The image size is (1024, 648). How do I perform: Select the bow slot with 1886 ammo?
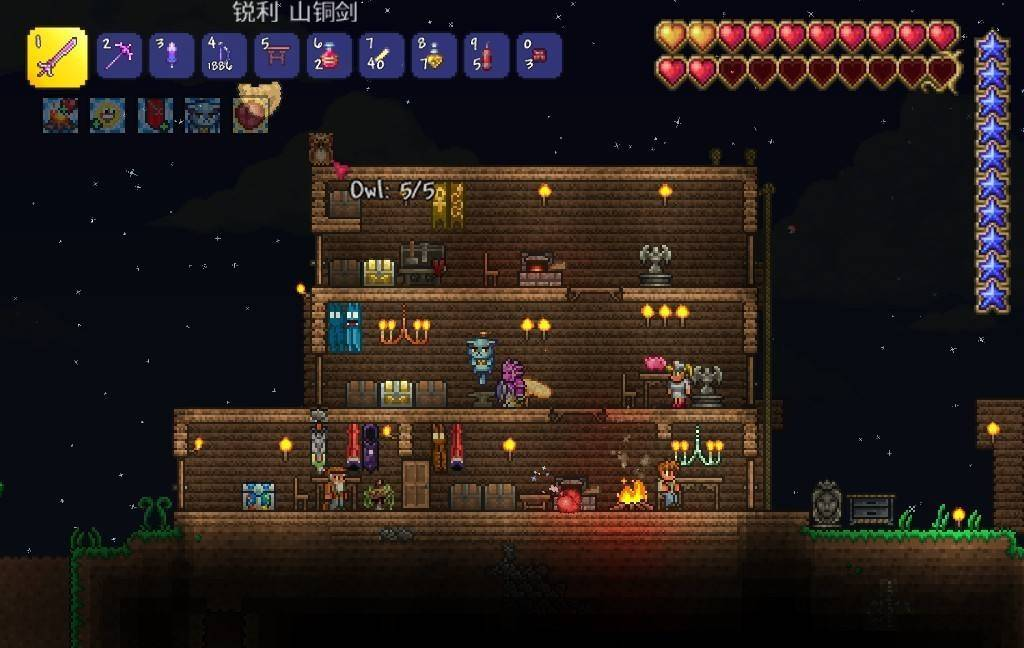(223, 56)
